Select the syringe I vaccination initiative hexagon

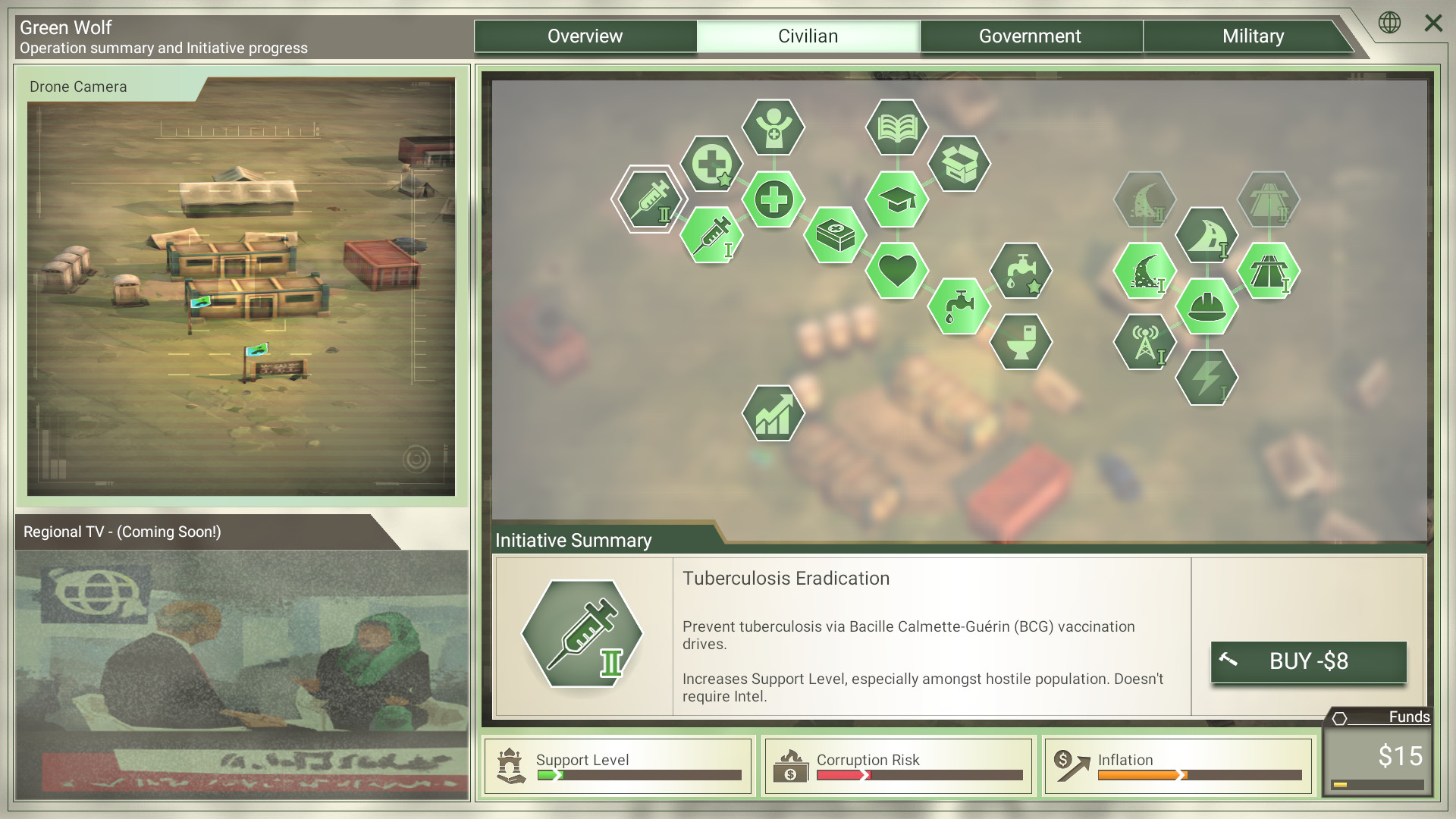711,234
